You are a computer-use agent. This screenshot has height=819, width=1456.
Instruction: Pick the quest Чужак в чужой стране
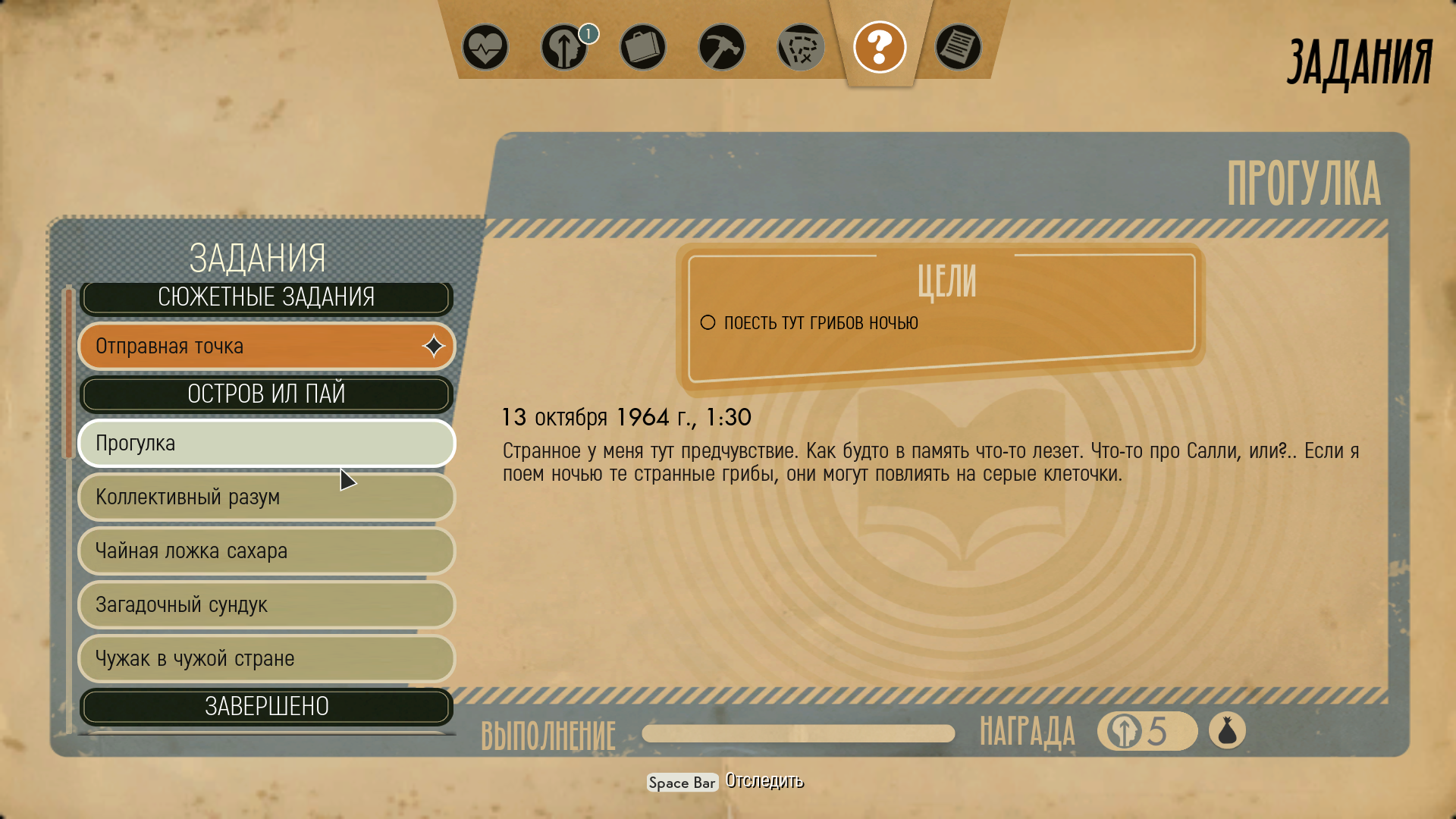tap(266, 659)
